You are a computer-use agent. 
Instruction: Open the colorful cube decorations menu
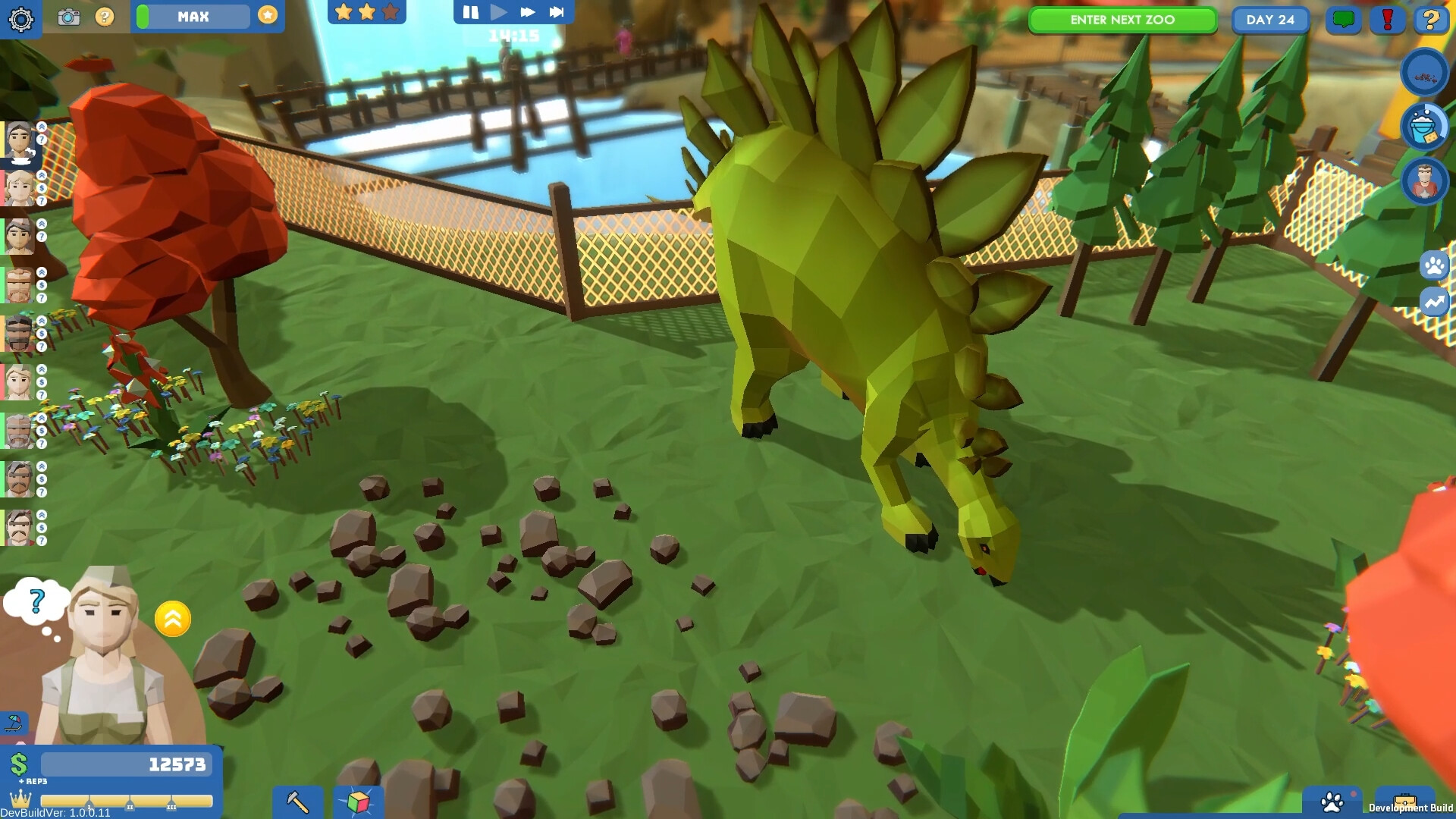[359, 802]
